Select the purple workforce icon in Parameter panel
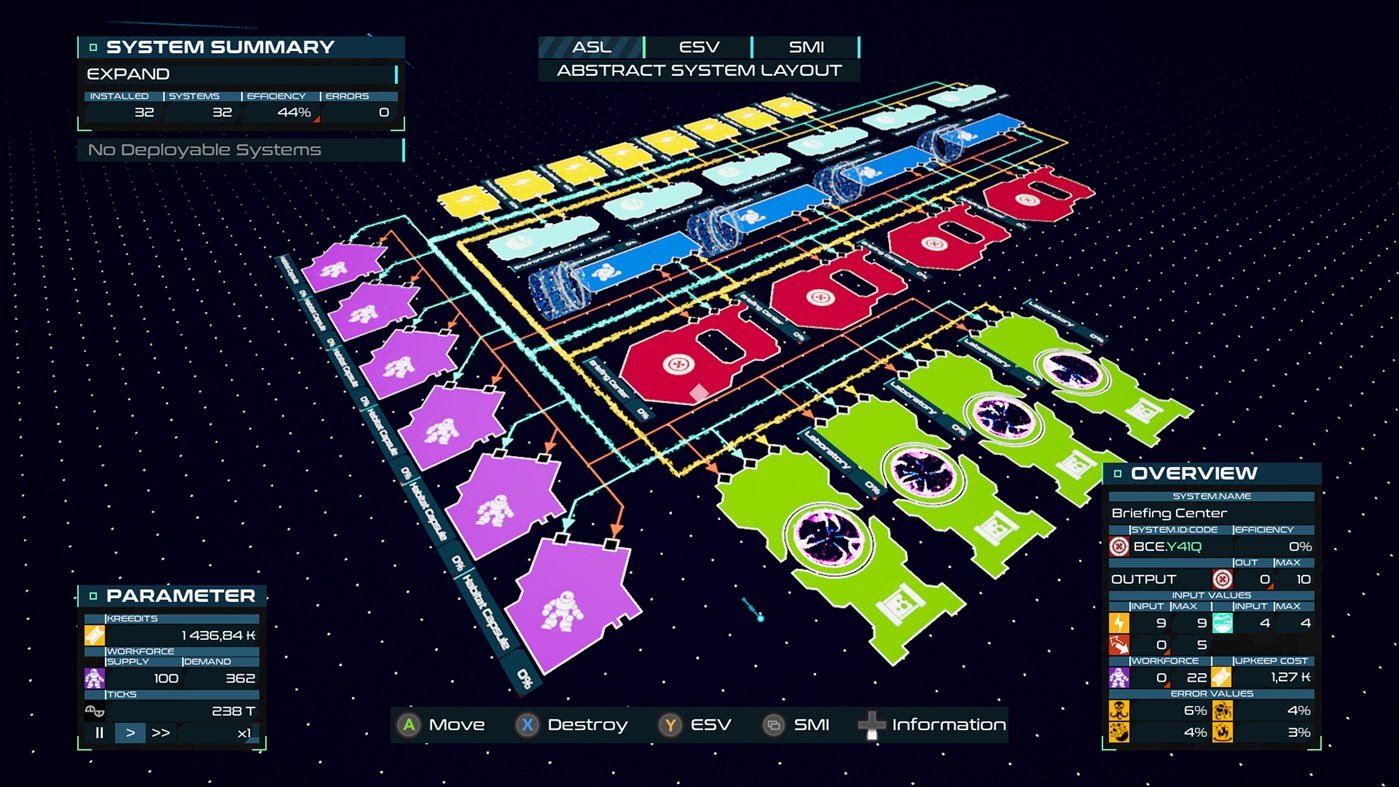1399x787 pixels. [95, 677]
